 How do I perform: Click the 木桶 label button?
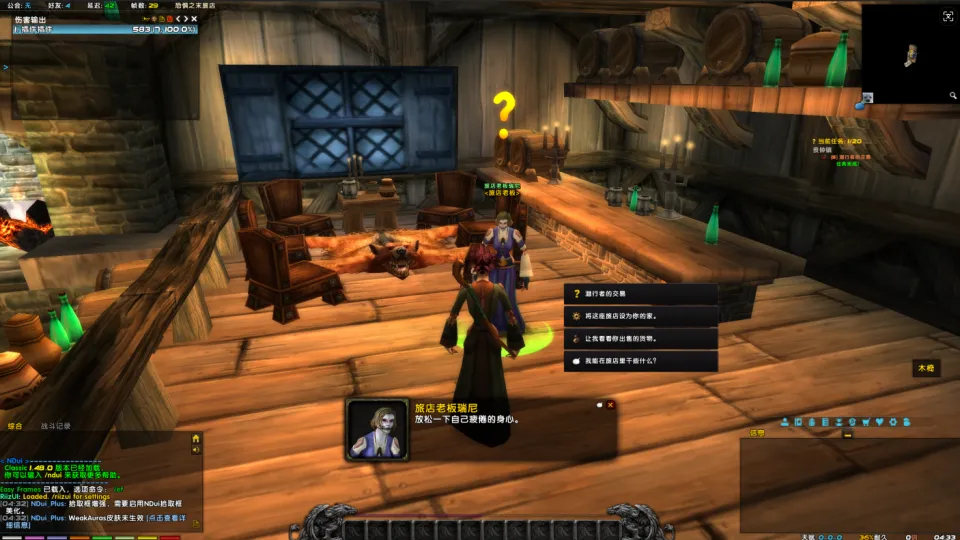click(926, 369)
